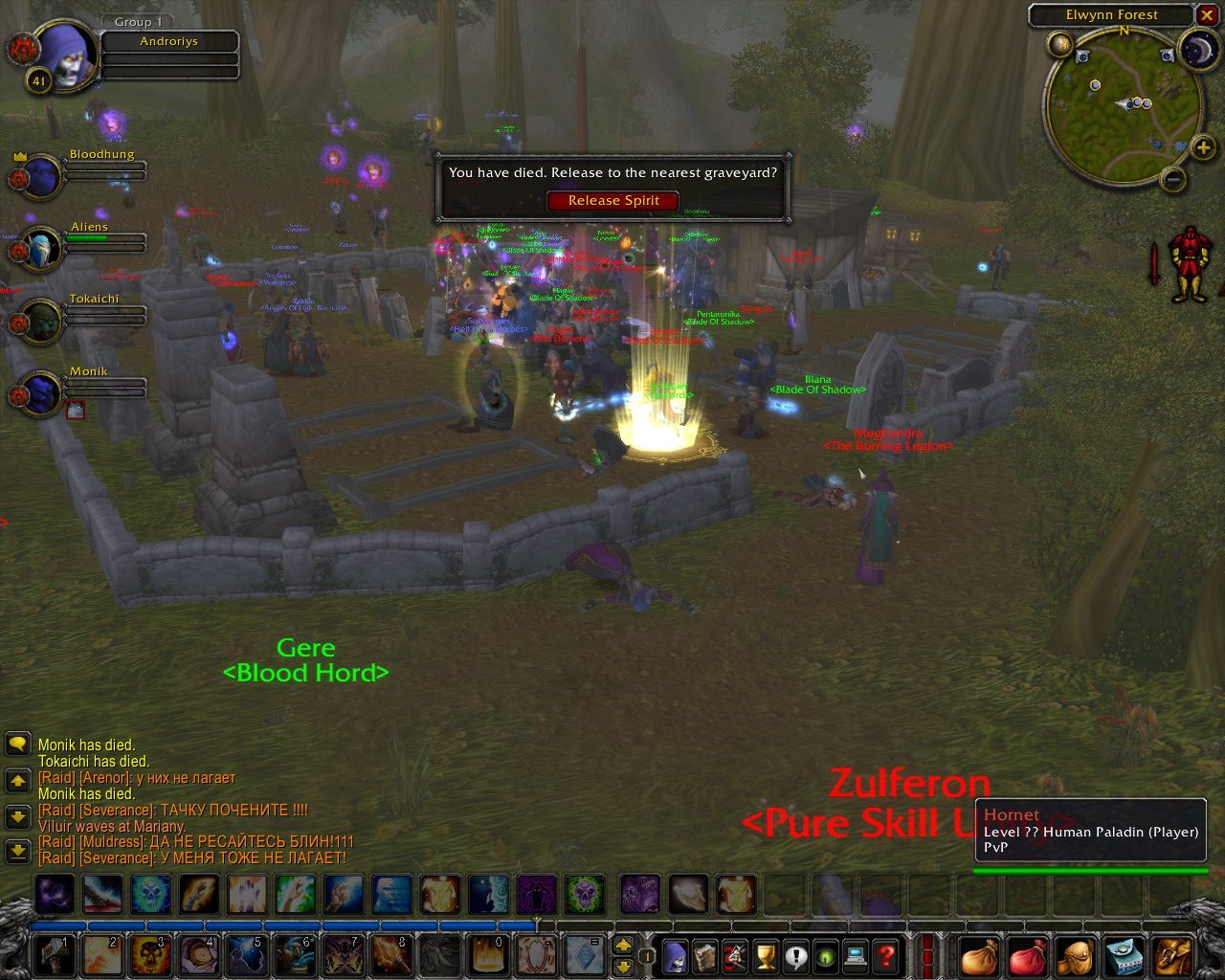Click the crescent moon time-of-day indicator
The width and height of the screenshot is (1225, 980).
click(x=1197, y=50)
